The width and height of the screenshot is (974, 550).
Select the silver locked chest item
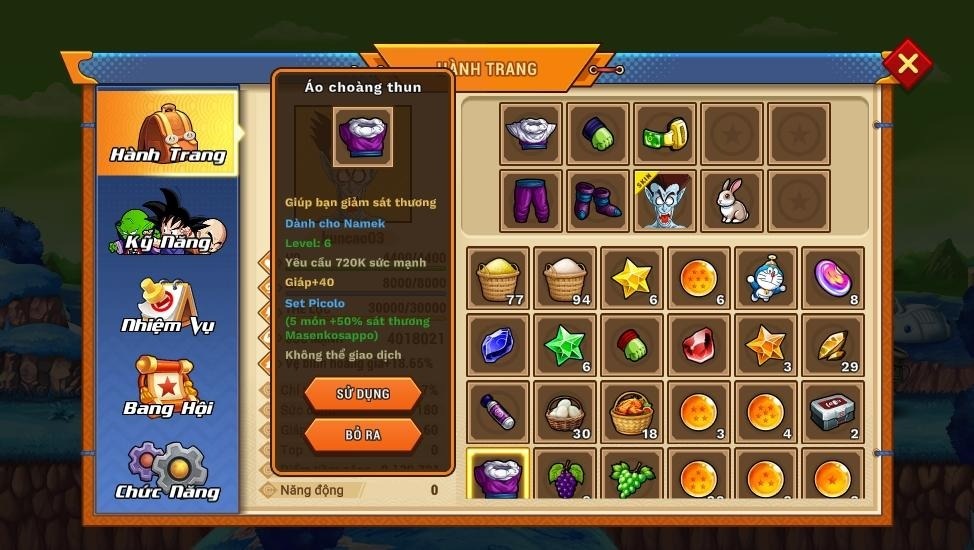click(833, 412)
